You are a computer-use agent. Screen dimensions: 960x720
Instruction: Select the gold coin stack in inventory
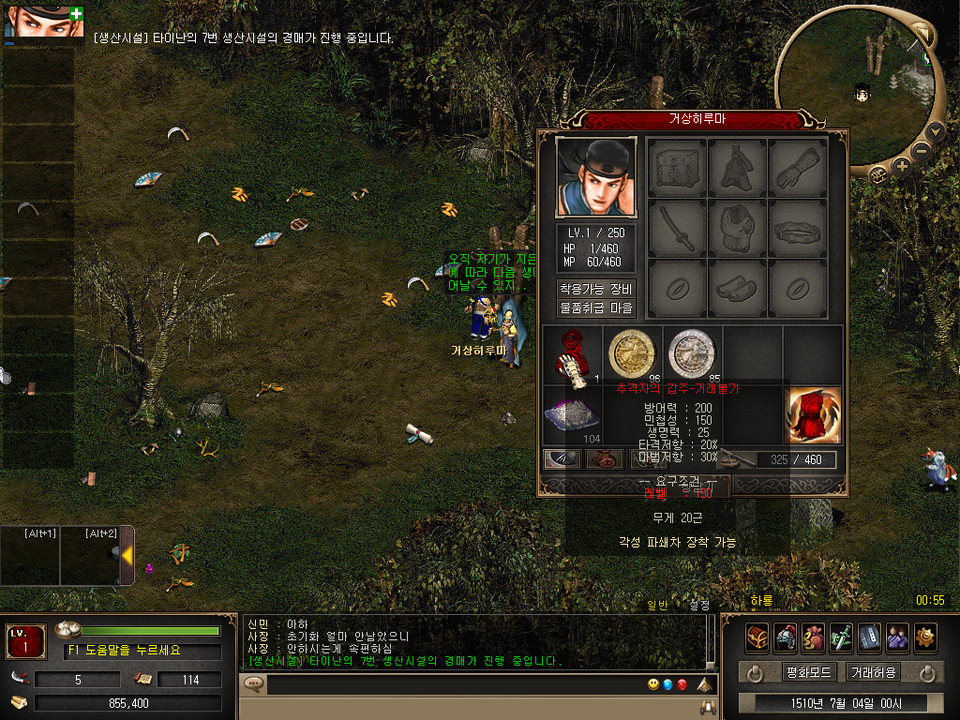pos(632,353)
